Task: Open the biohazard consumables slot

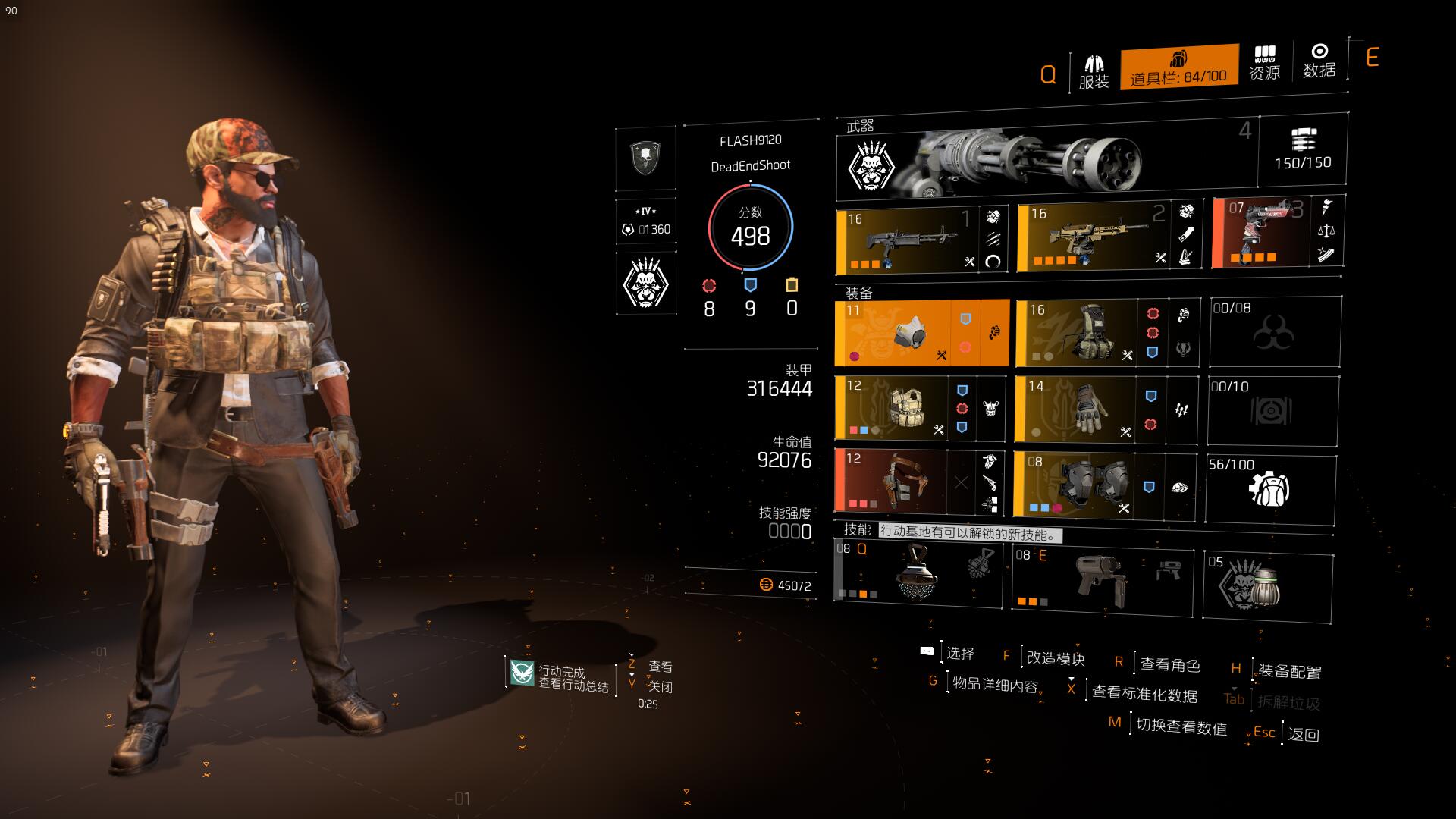Action: pyautogui.click(x=1274, y=332)
